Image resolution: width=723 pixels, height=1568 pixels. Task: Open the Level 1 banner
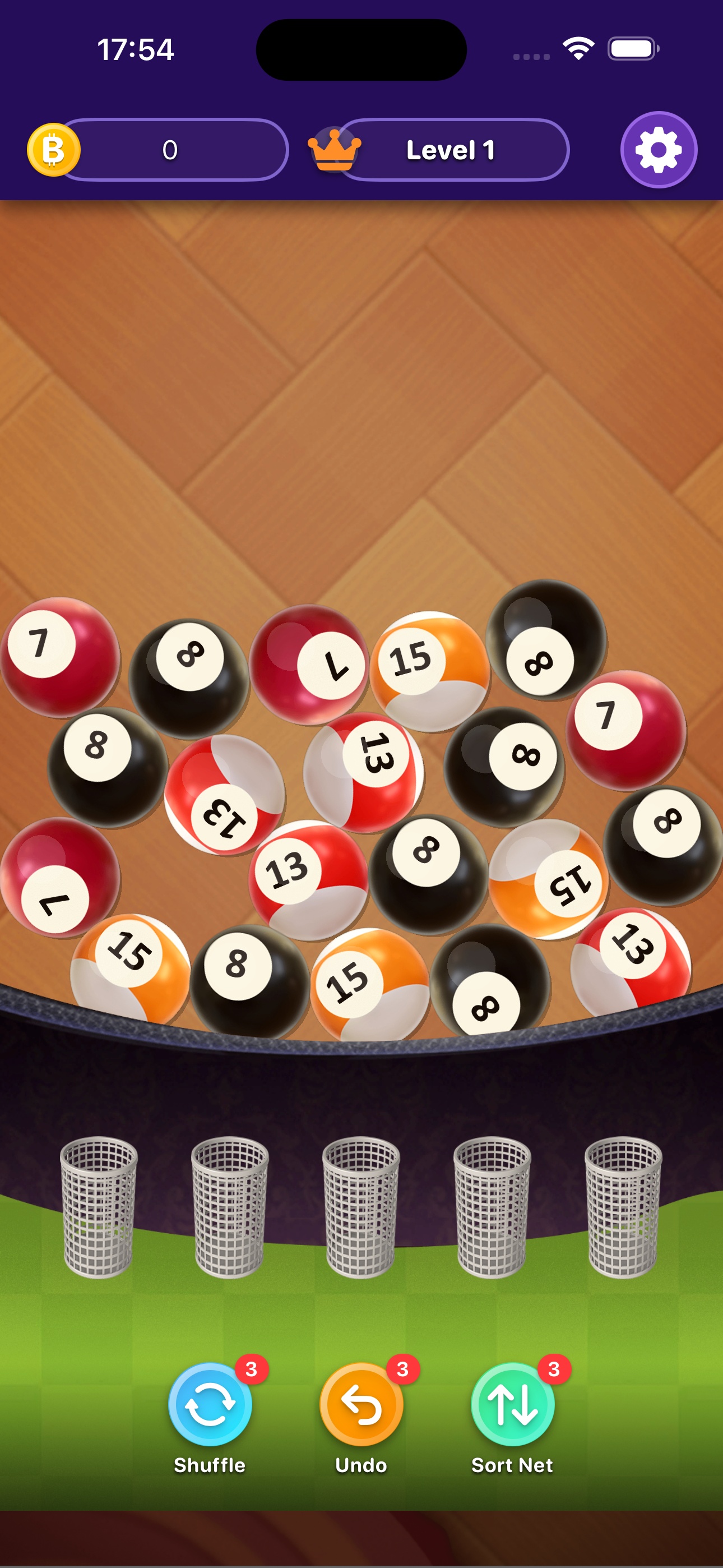click(x=452, y=150)
